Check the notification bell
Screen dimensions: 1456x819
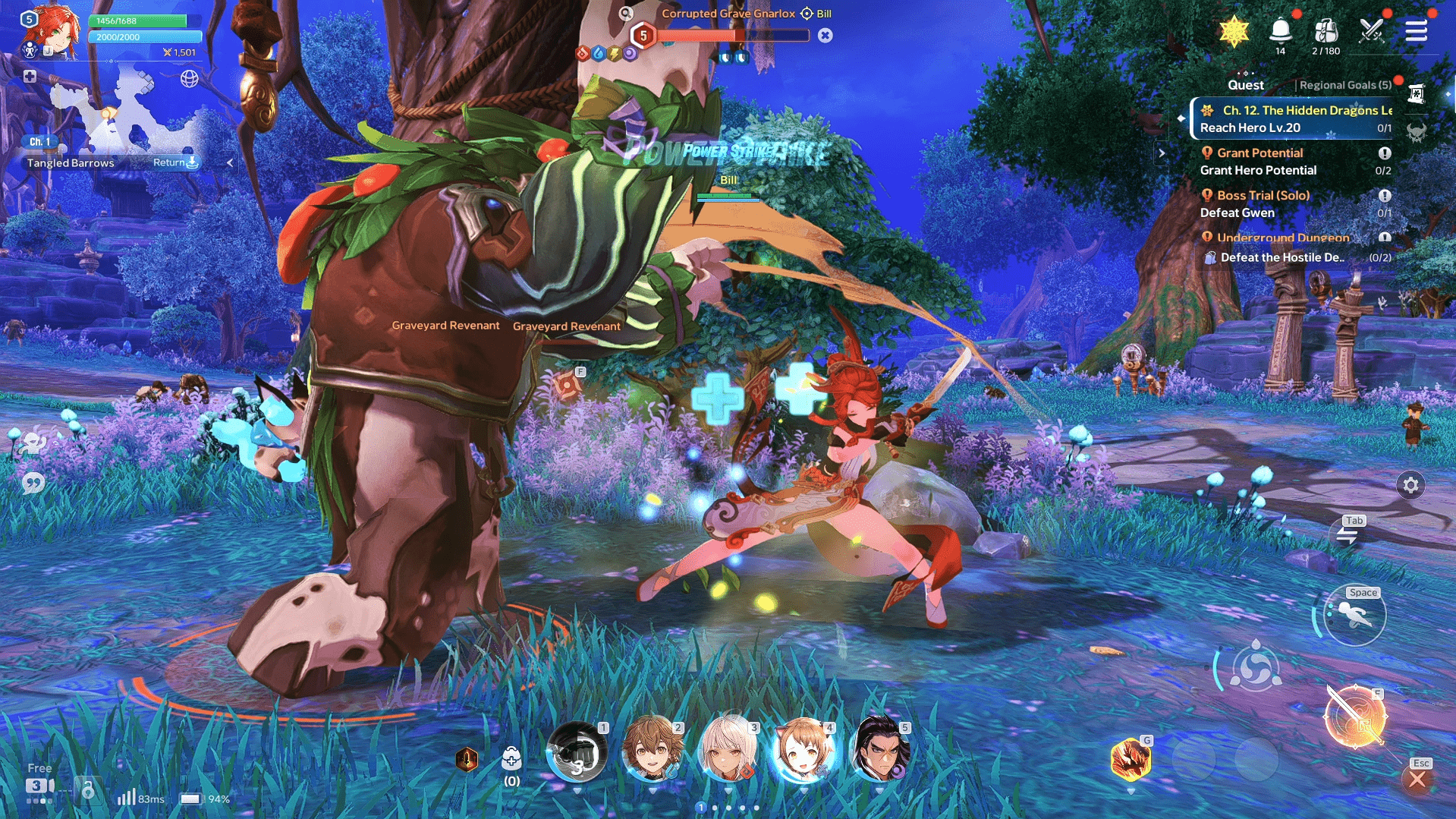click(1281, 31)
